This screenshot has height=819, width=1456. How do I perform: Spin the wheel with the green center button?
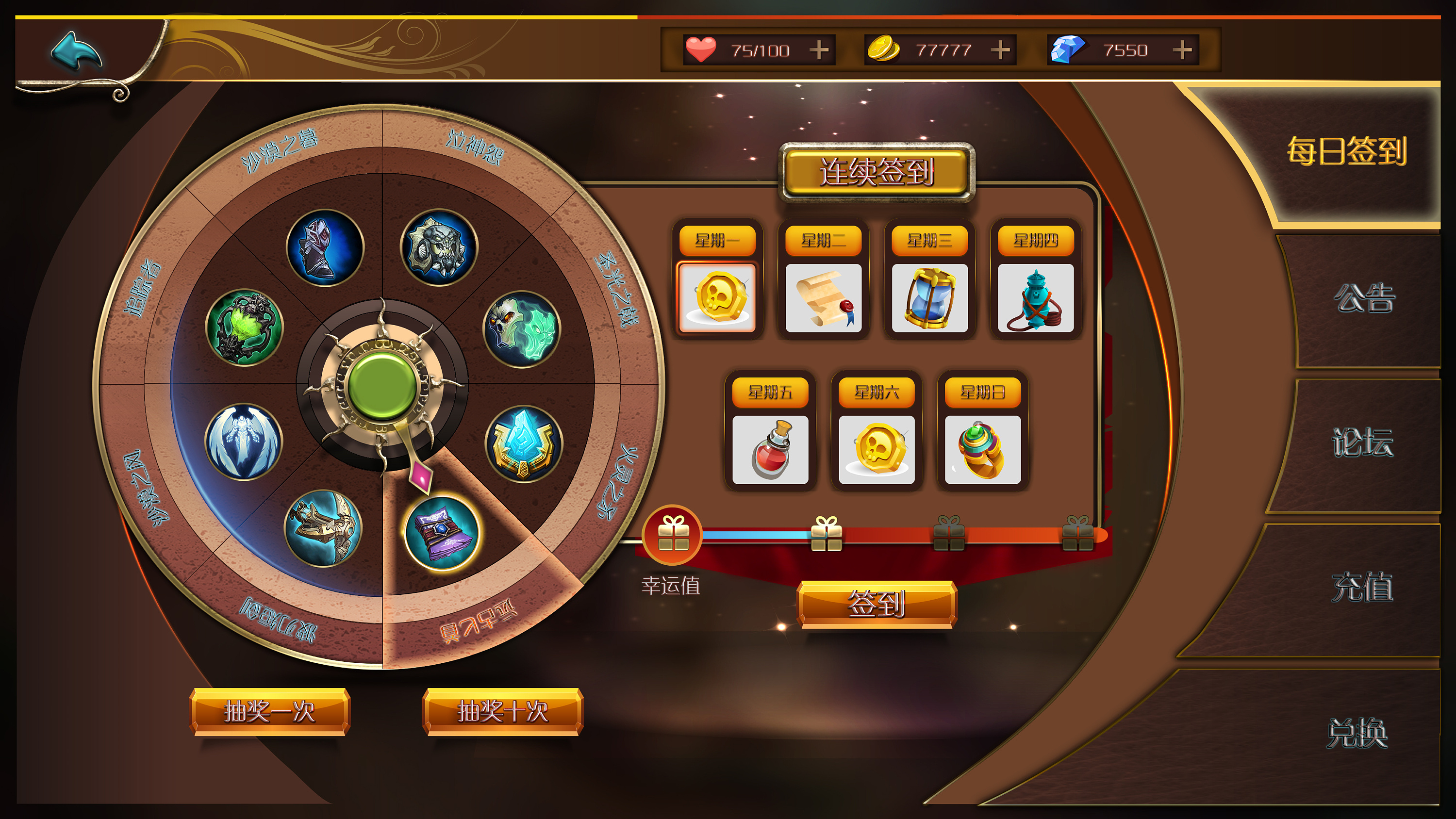coord(382,386)
